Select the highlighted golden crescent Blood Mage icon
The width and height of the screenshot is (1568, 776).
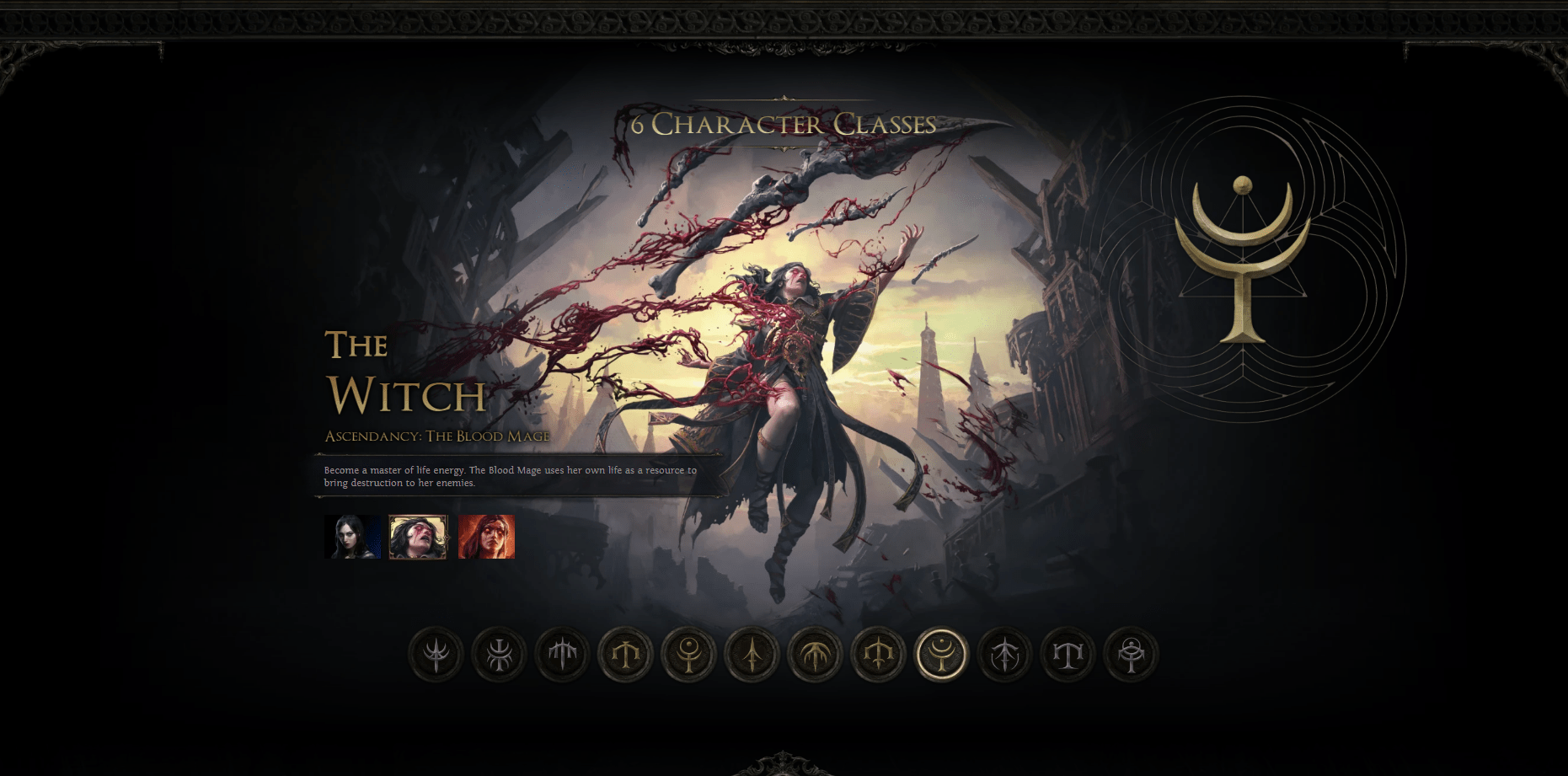941,654
